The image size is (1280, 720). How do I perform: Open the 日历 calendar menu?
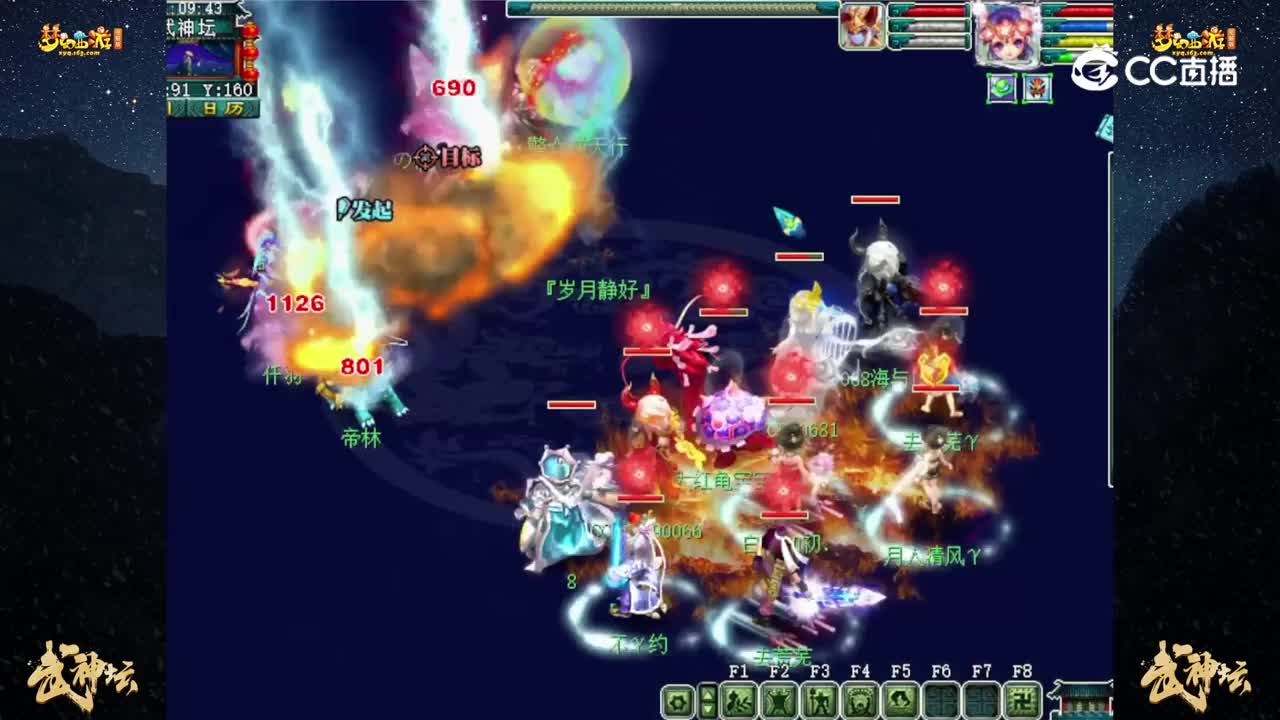[222, 107]
